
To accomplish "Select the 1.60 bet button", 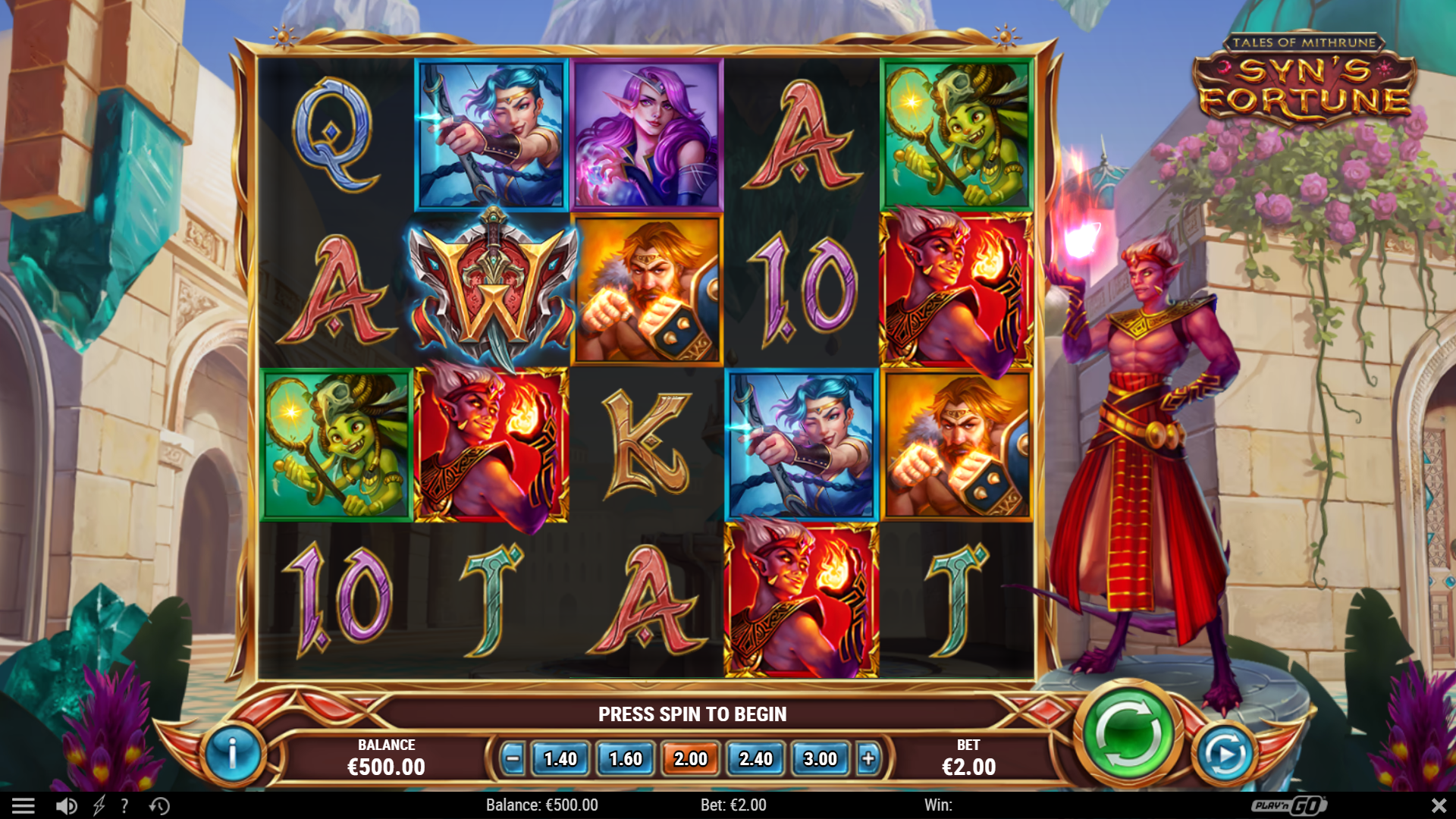I will (x=626, y=758).
